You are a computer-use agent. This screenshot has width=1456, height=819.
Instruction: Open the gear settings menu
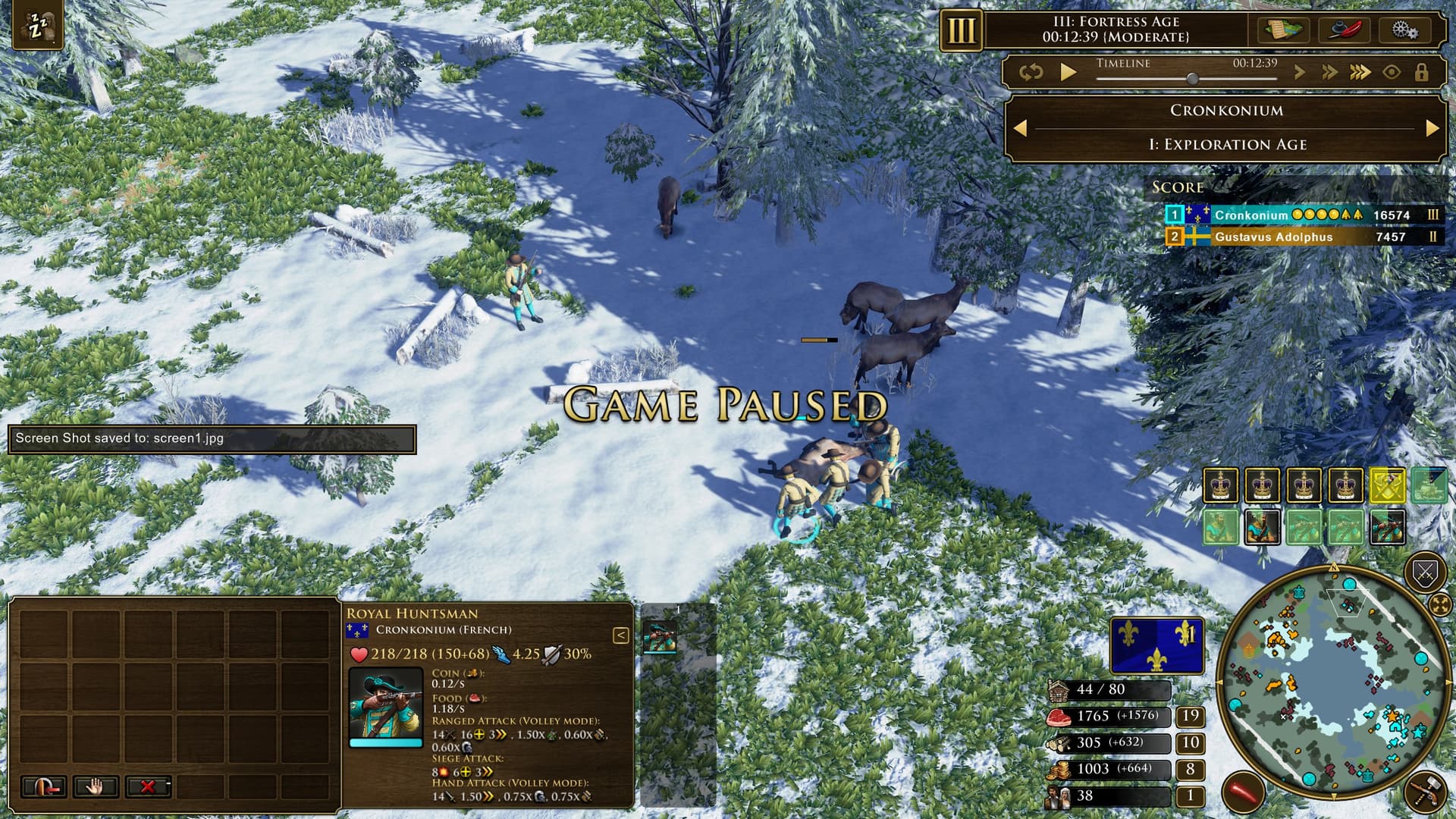coord(1404,30)
